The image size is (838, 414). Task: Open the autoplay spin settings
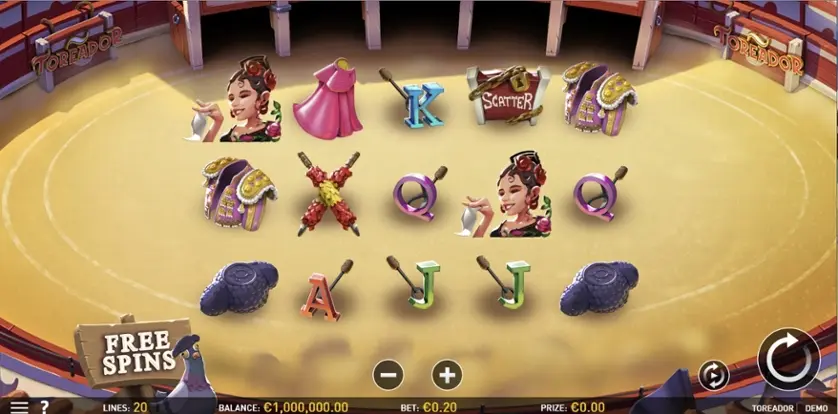point(713,375)
